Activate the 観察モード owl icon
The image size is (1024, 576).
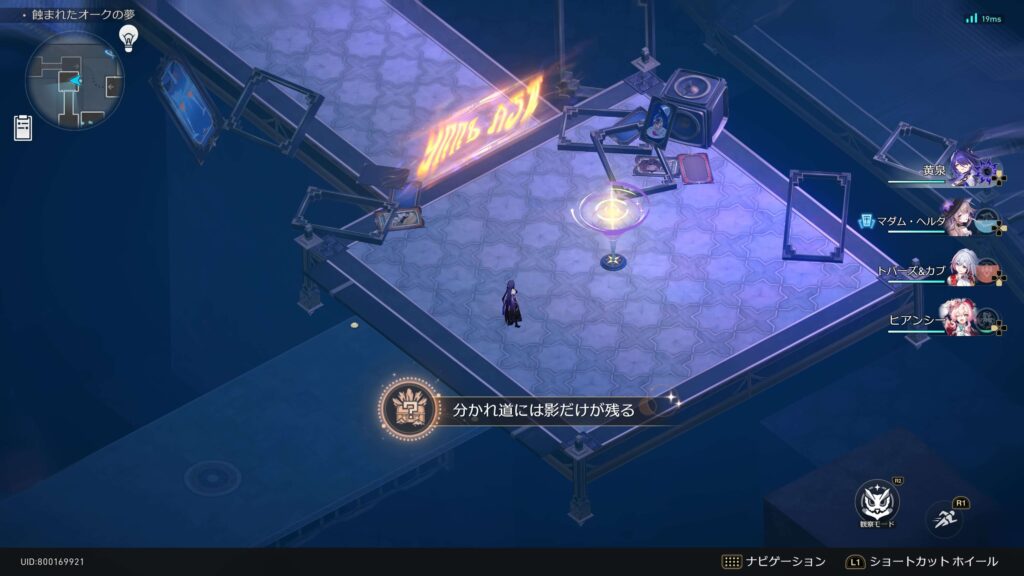877,502
